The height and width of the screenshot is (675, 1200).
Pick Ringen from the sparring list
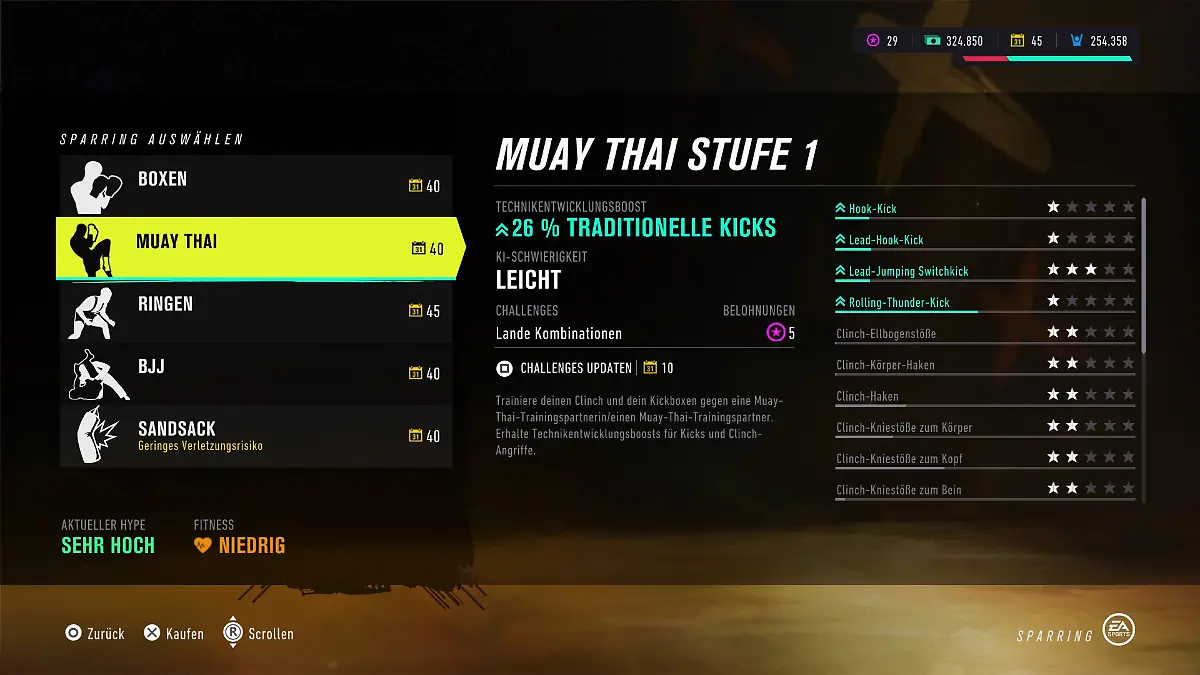[255, 310]
